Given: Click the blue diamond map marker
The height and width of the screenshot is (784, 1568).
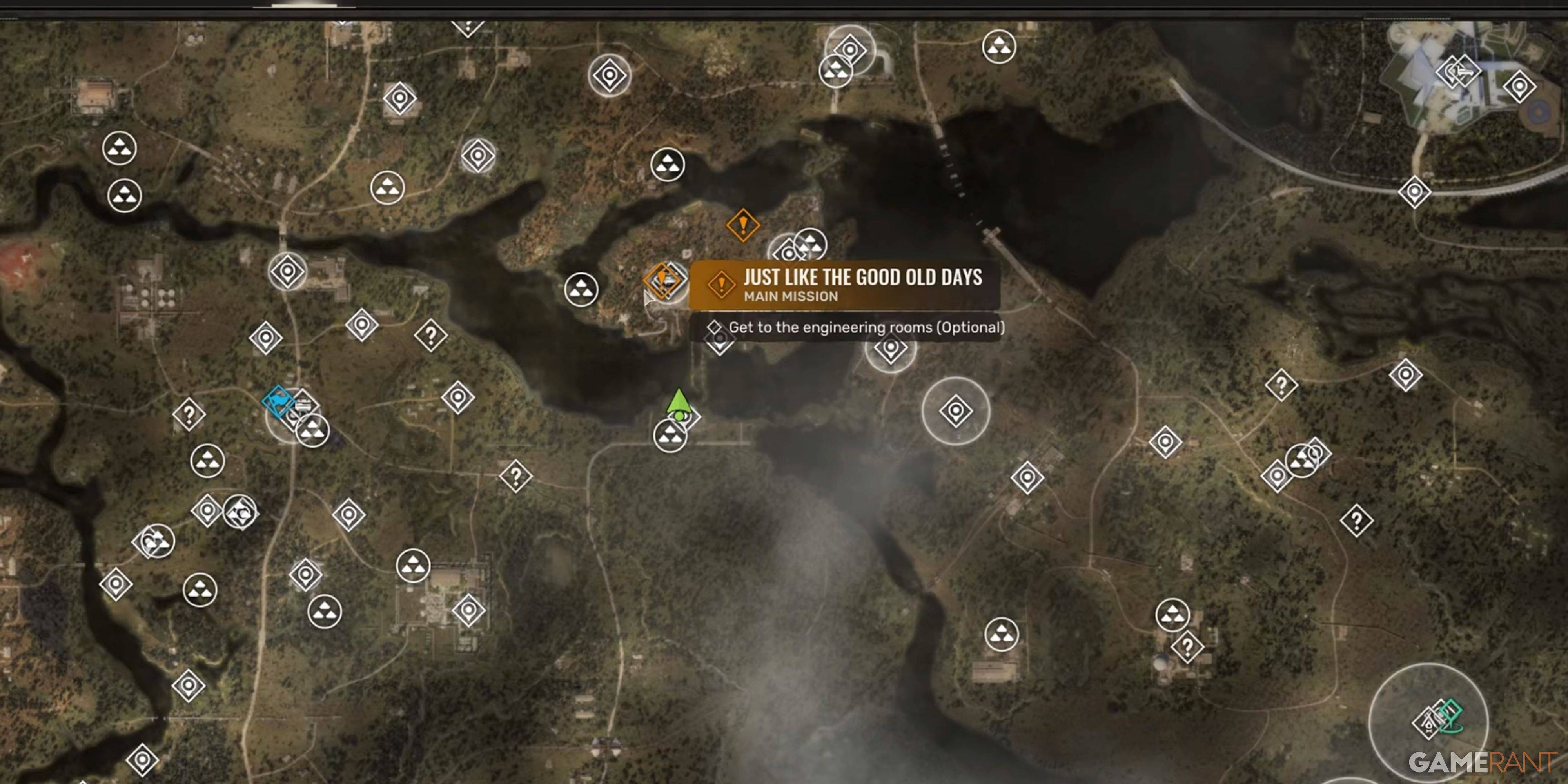Looking at the screenshot, I should point(278,402).
